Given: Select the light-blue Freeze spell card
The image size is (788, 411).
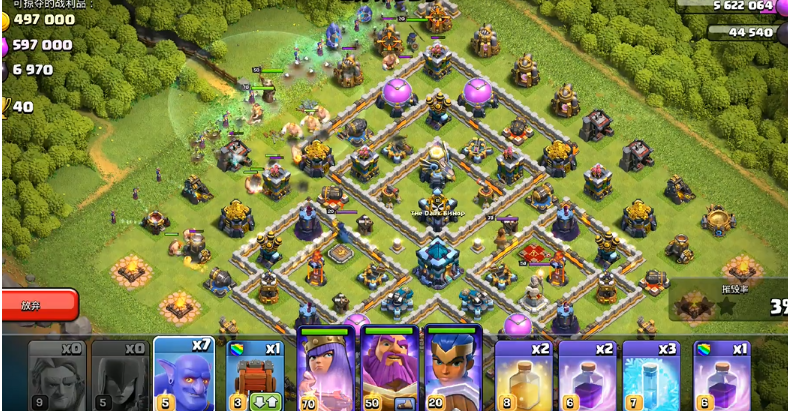Looking at the screenshot, I should [x=652, y=371].
